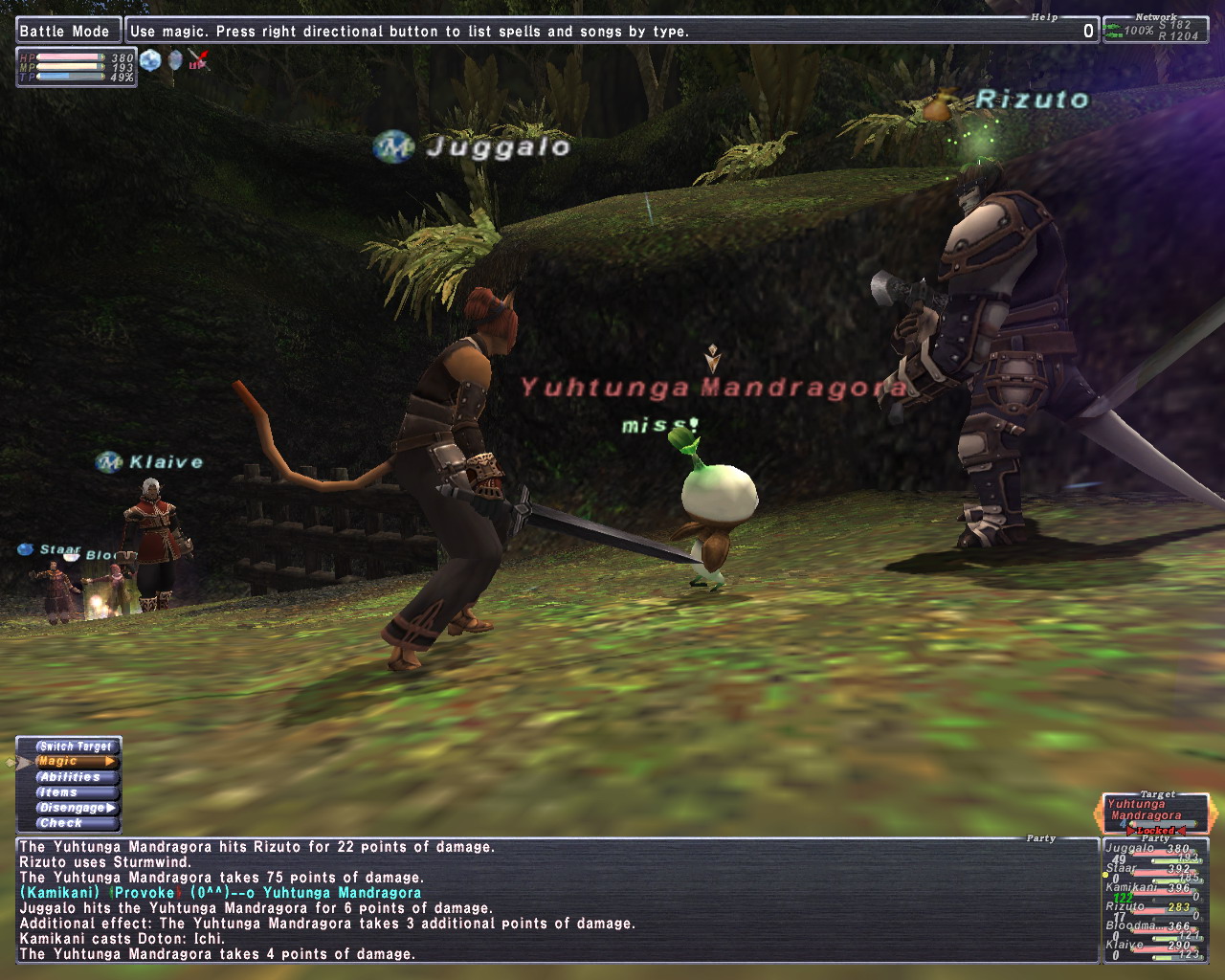
Task: Select Items from the battle menu
Action: [x=61, y=792]
